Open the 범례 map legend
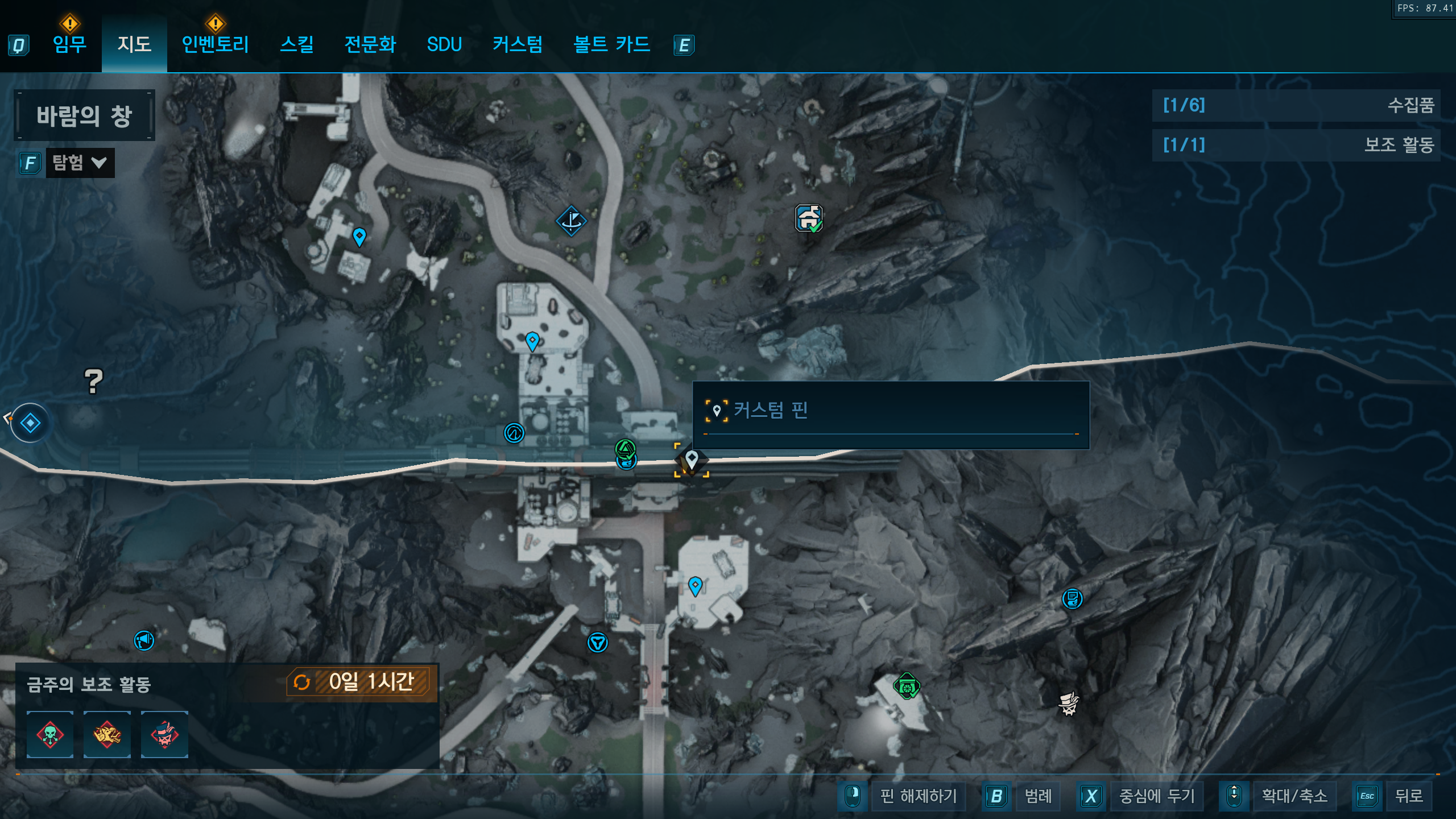 (x=1038, y=796)
